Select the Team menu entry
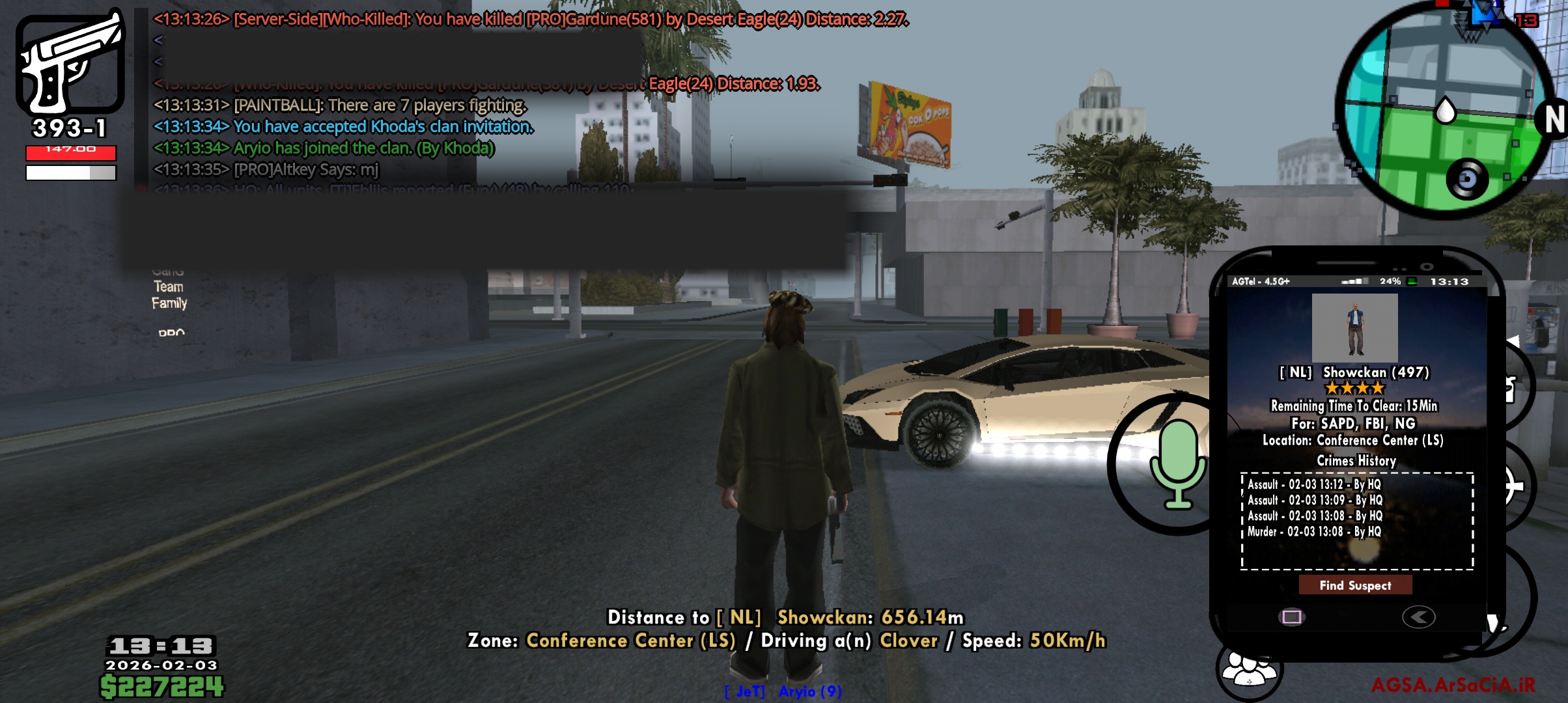1568x703 pixels. [x=171, y=285]
